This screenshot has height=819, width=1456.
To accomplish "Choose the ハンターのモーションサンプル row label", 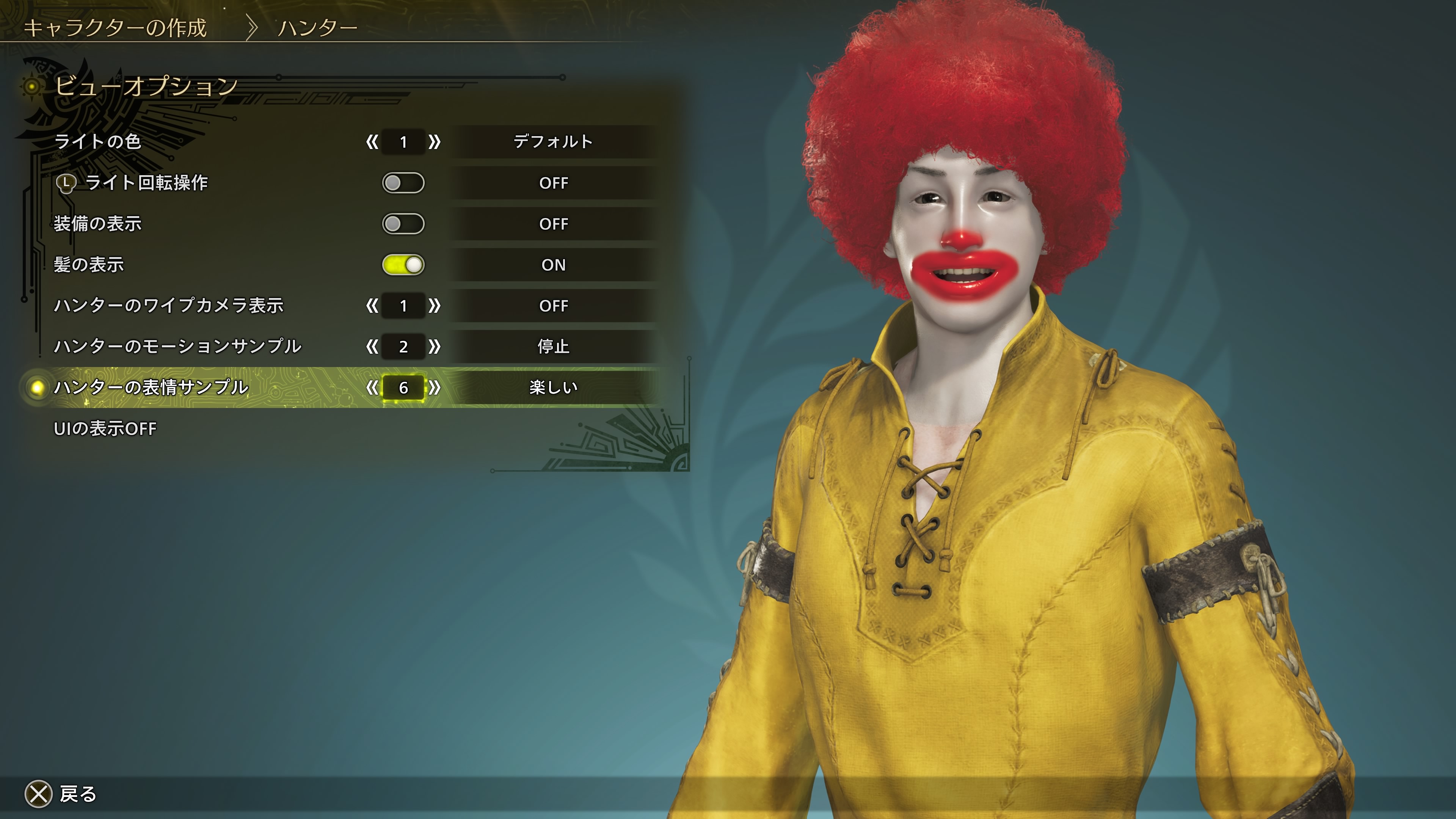I will tap(177, 347).
